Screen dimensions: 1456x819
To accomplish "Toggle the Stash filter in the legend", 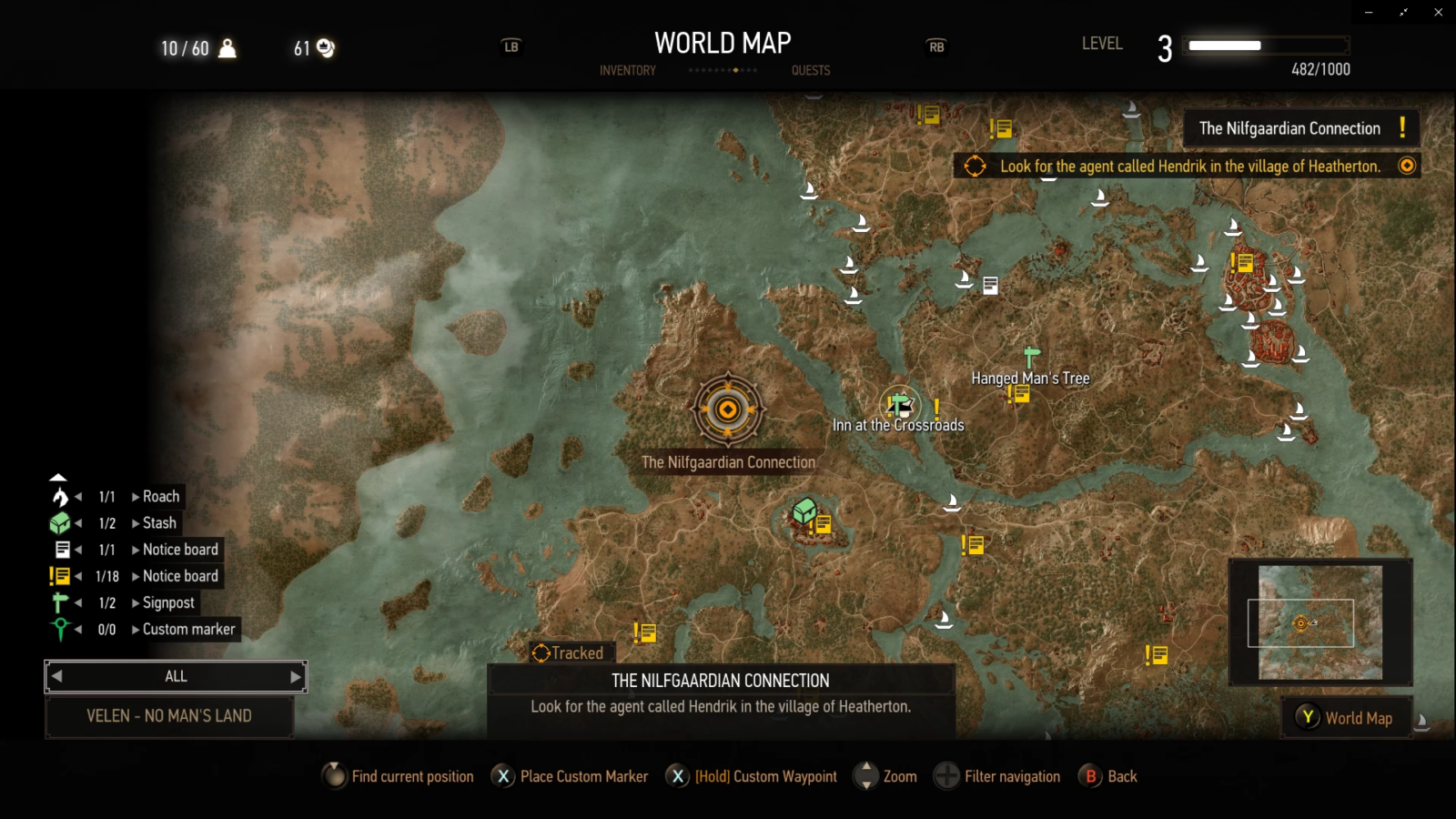I will click(58, 522).
